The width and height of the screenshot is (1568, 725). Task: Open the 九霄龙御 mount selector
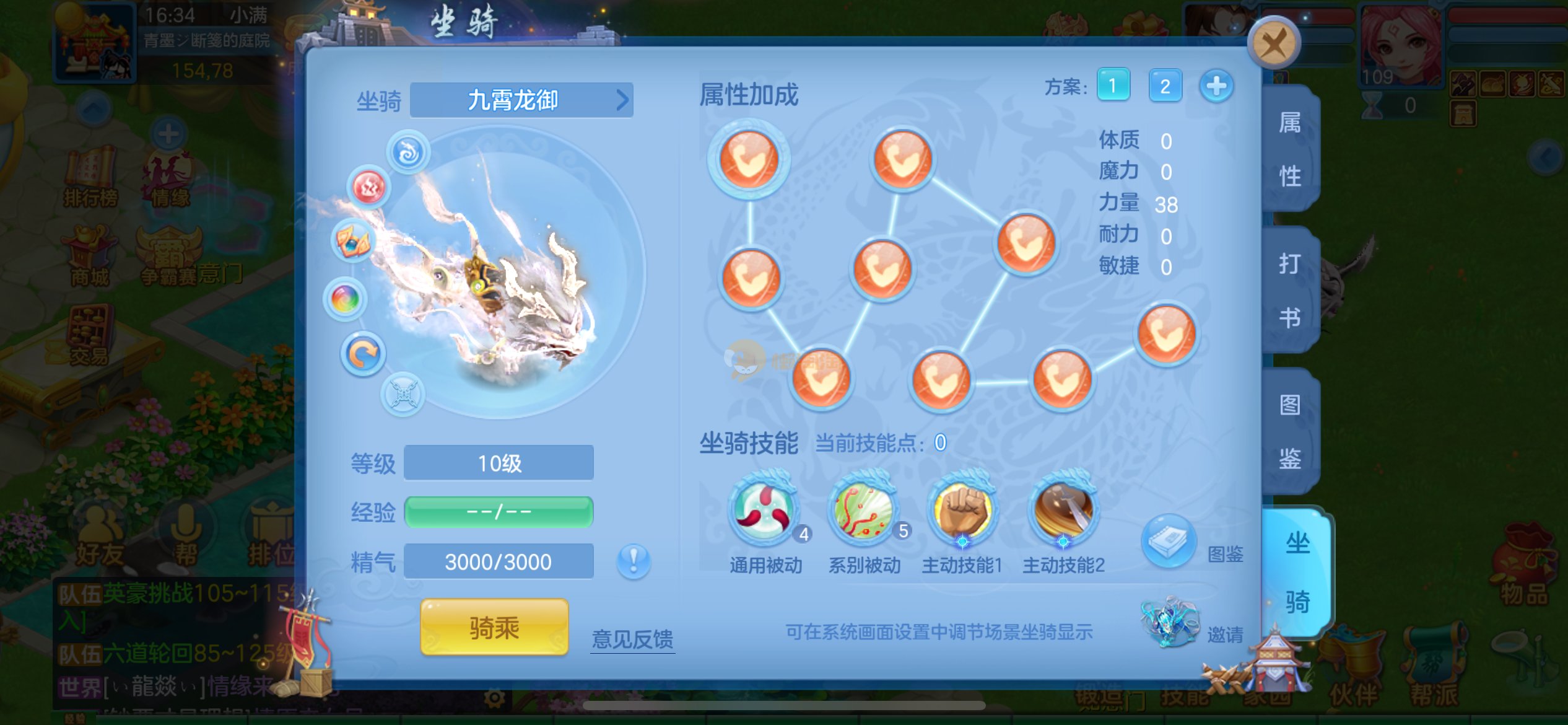[x=521, y=100]
